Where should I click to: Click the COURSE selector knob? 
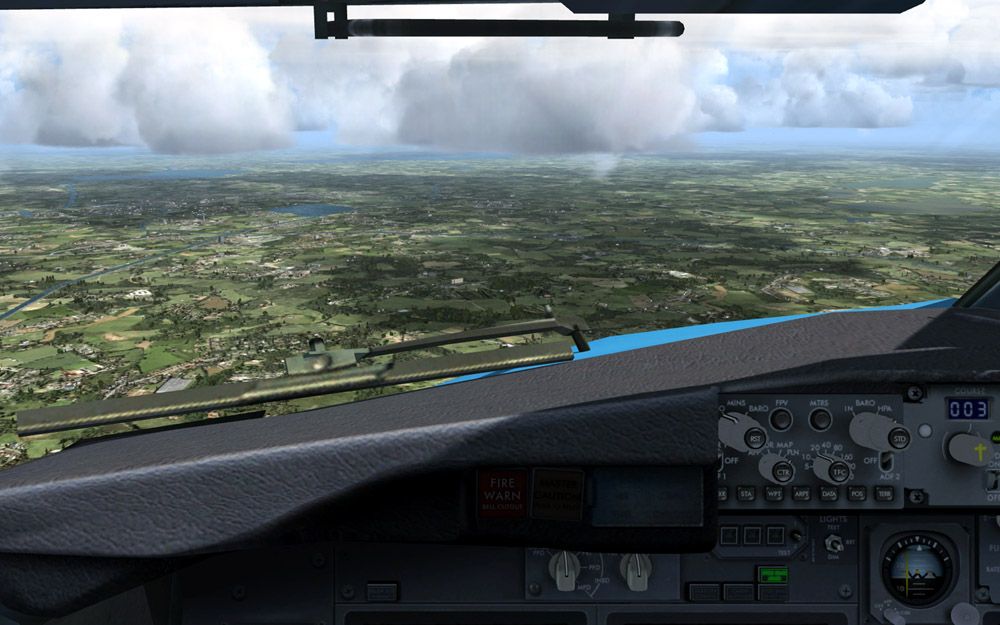pyautogui.click(x=968, y=448)
